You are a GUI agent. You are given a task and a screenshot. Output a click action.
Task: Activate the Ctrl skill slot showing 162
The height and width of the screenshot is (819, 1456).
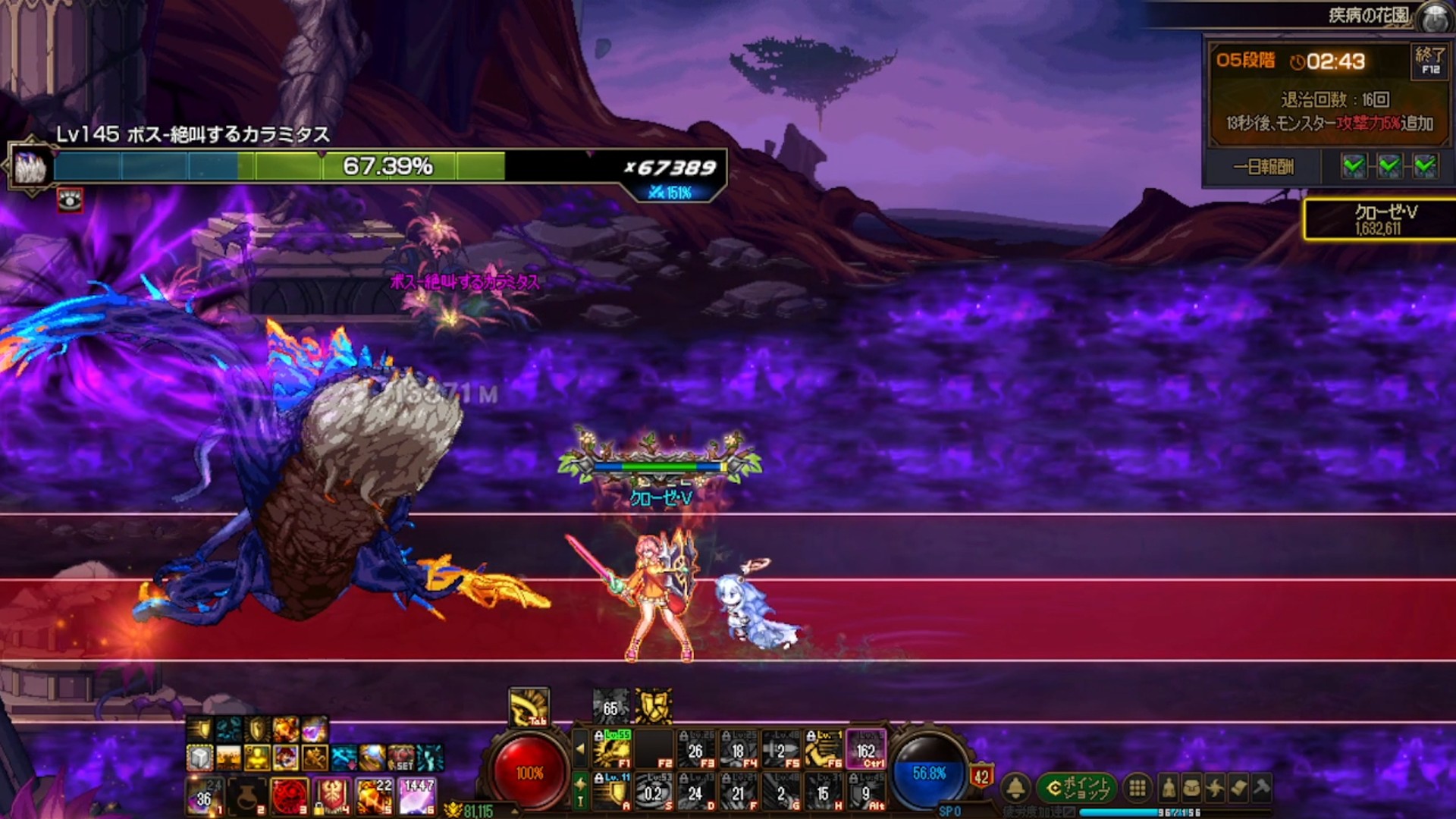coord(866,749)
